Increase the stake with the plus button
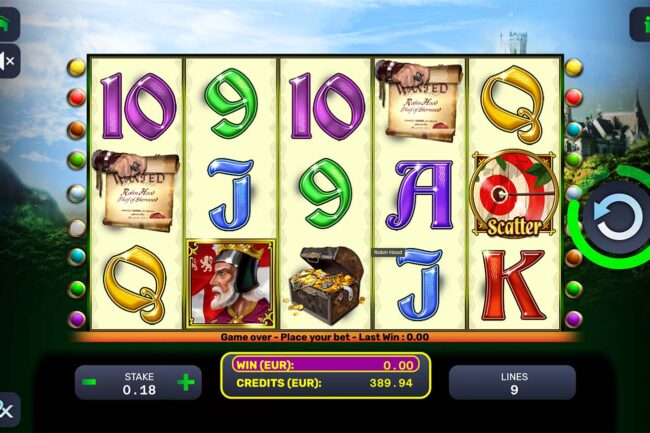This screenshot has width=650, height=433. pyautogui.click(x=185, y=382)
